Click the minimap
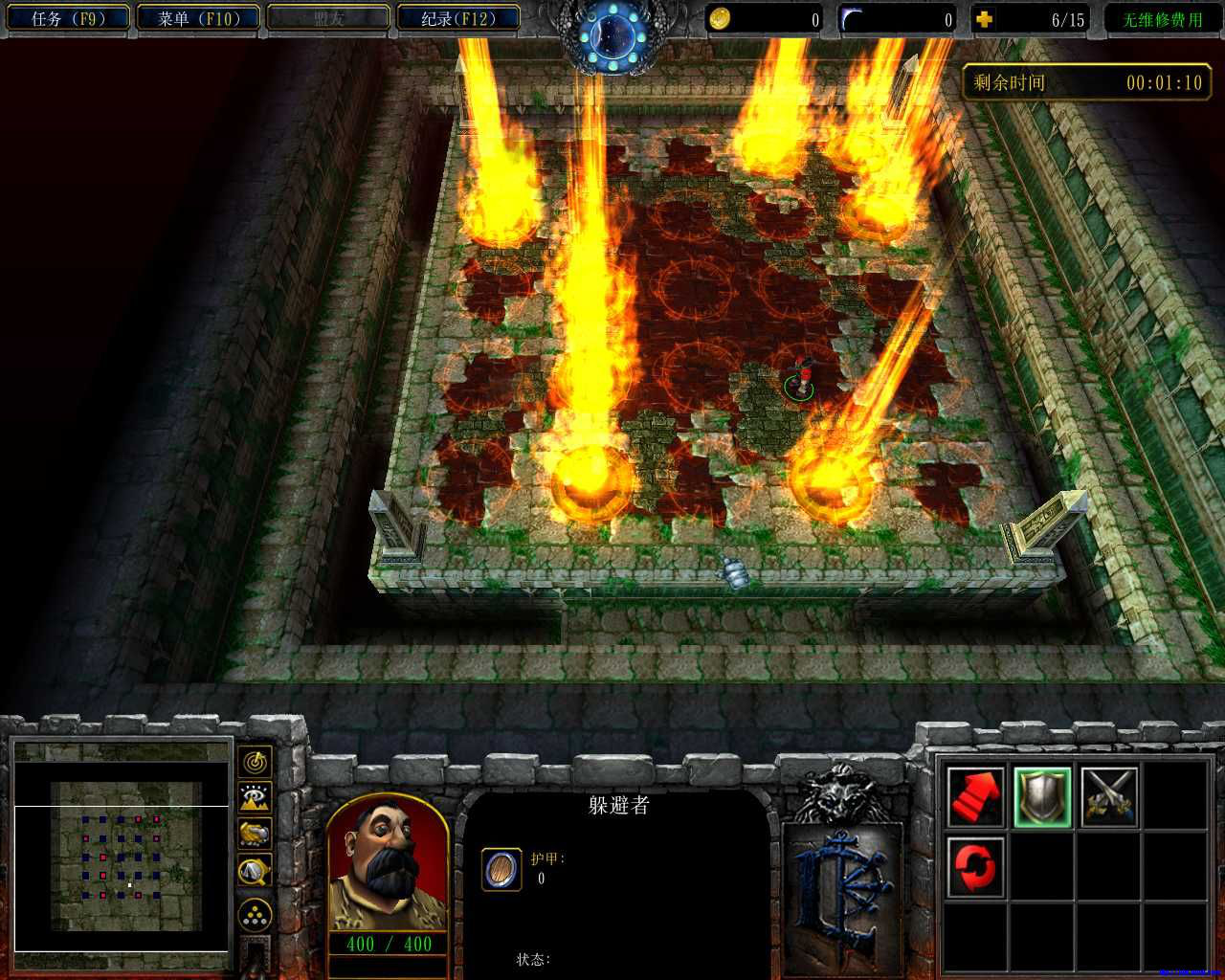 122,844
